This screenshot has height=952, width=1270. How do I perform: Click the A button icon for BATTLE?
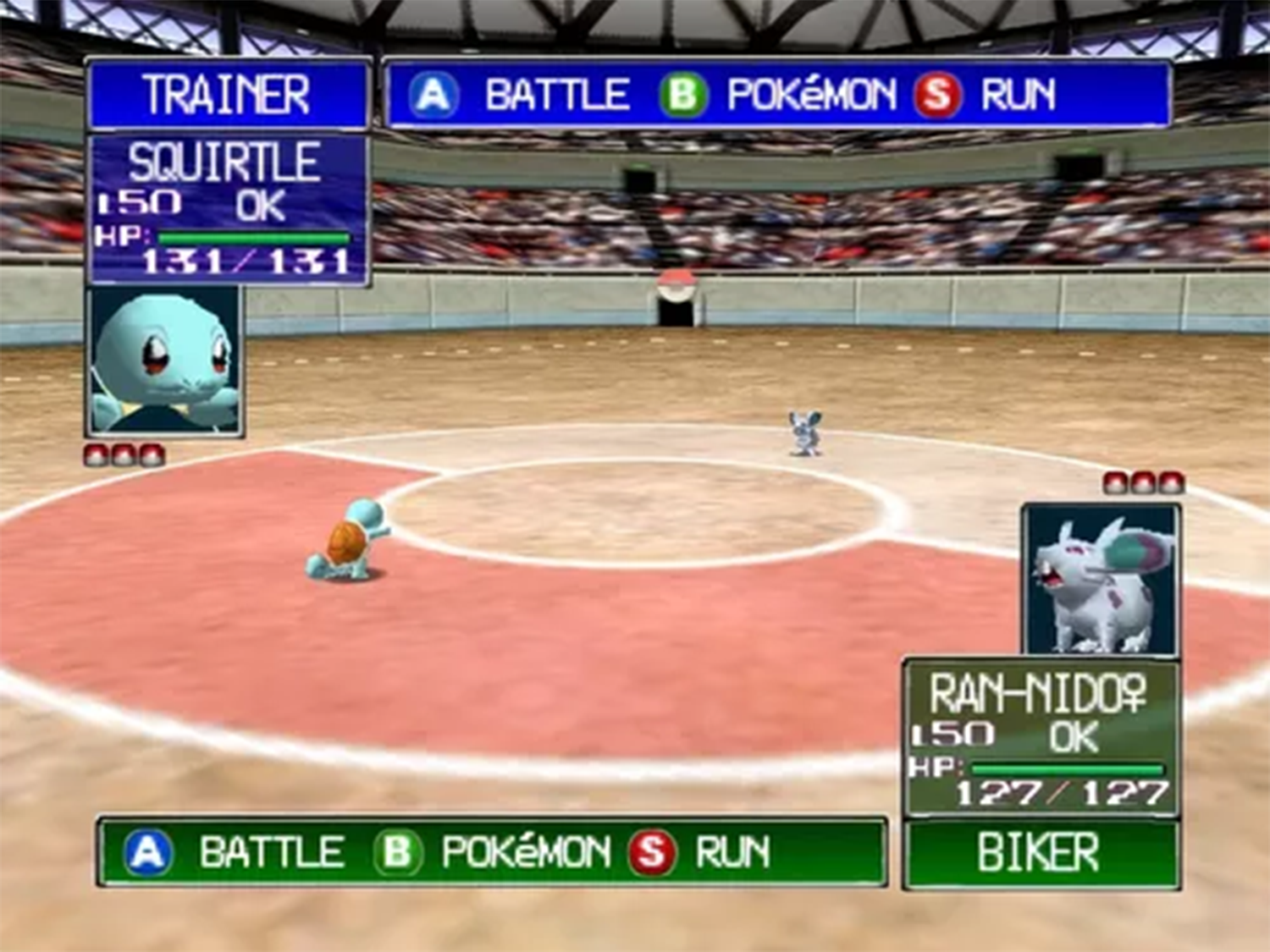pos(434,94)
